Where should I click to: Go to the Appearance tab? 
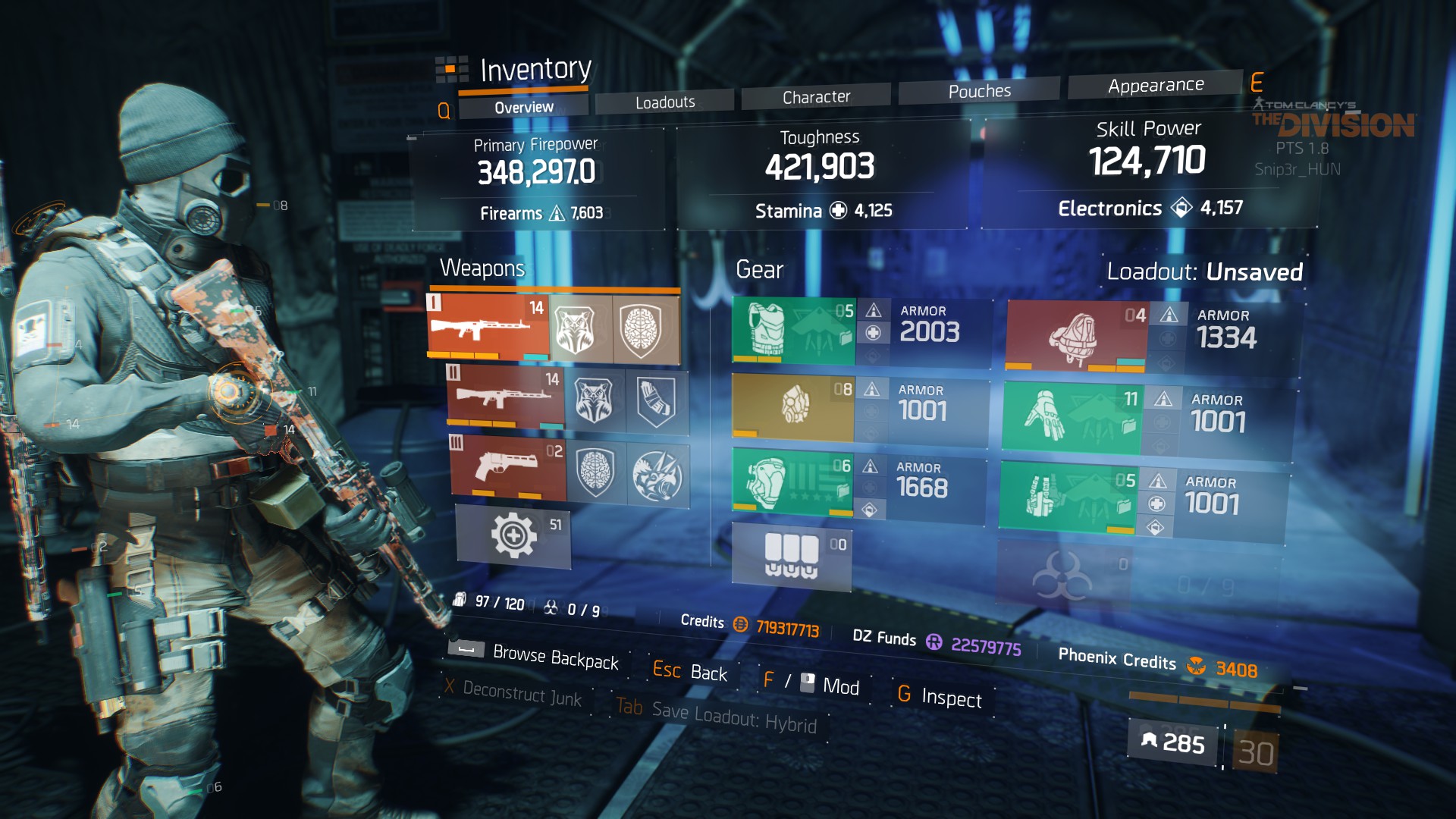point(1155,86)
